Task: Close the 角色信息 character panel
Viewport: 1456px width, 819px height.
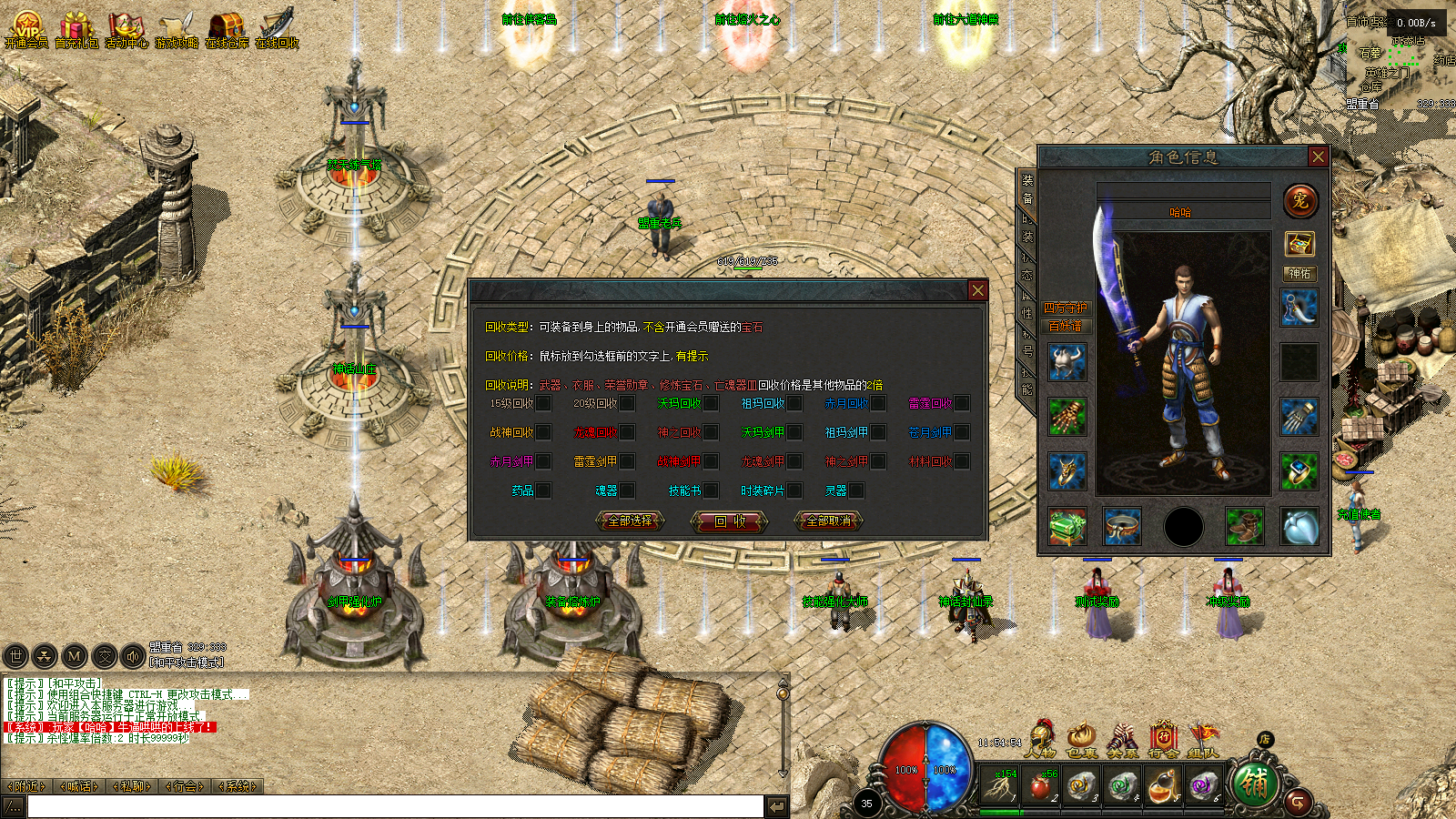Action: (x=1318, y=157)
